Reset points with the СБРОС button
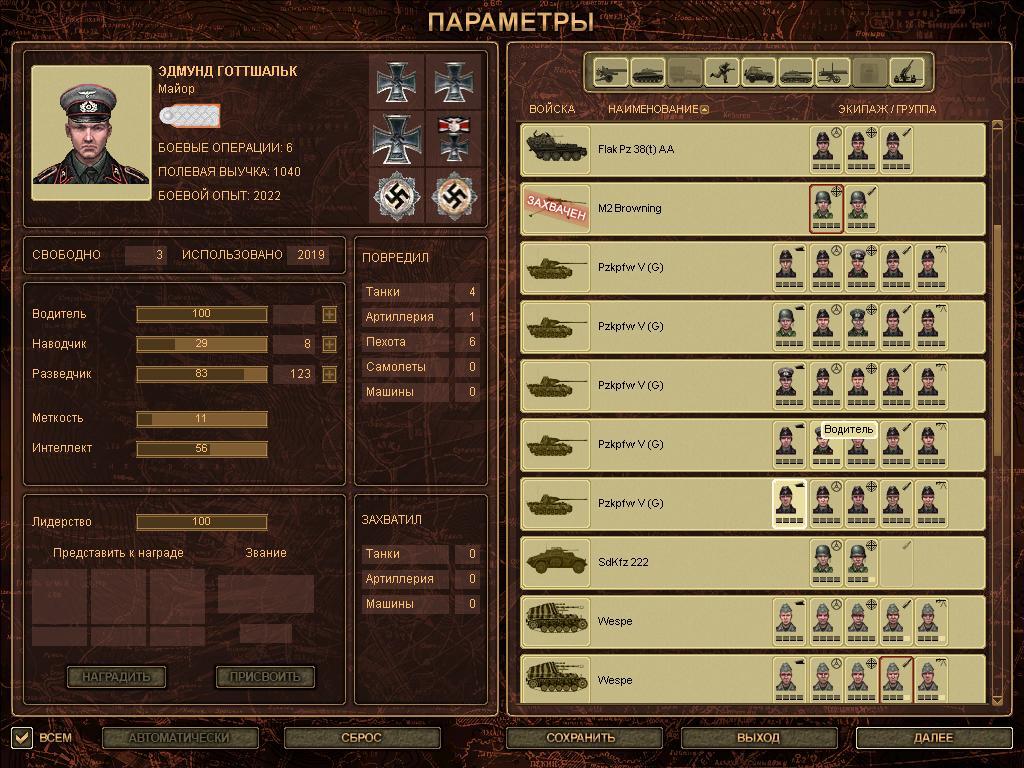 click(362, 738)
